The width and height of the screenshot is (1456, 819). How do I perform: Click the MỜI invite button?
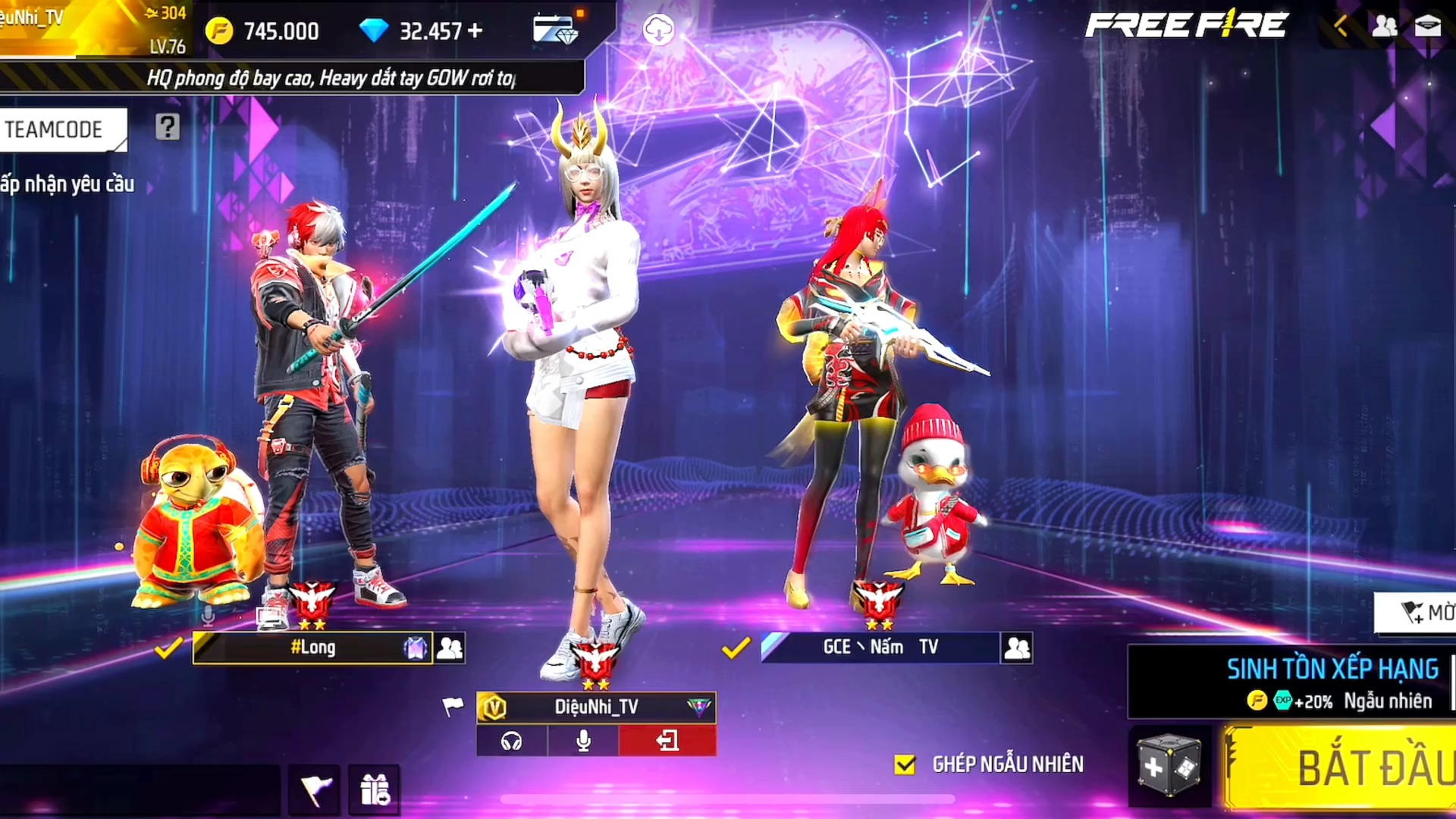pos(1418,612)
